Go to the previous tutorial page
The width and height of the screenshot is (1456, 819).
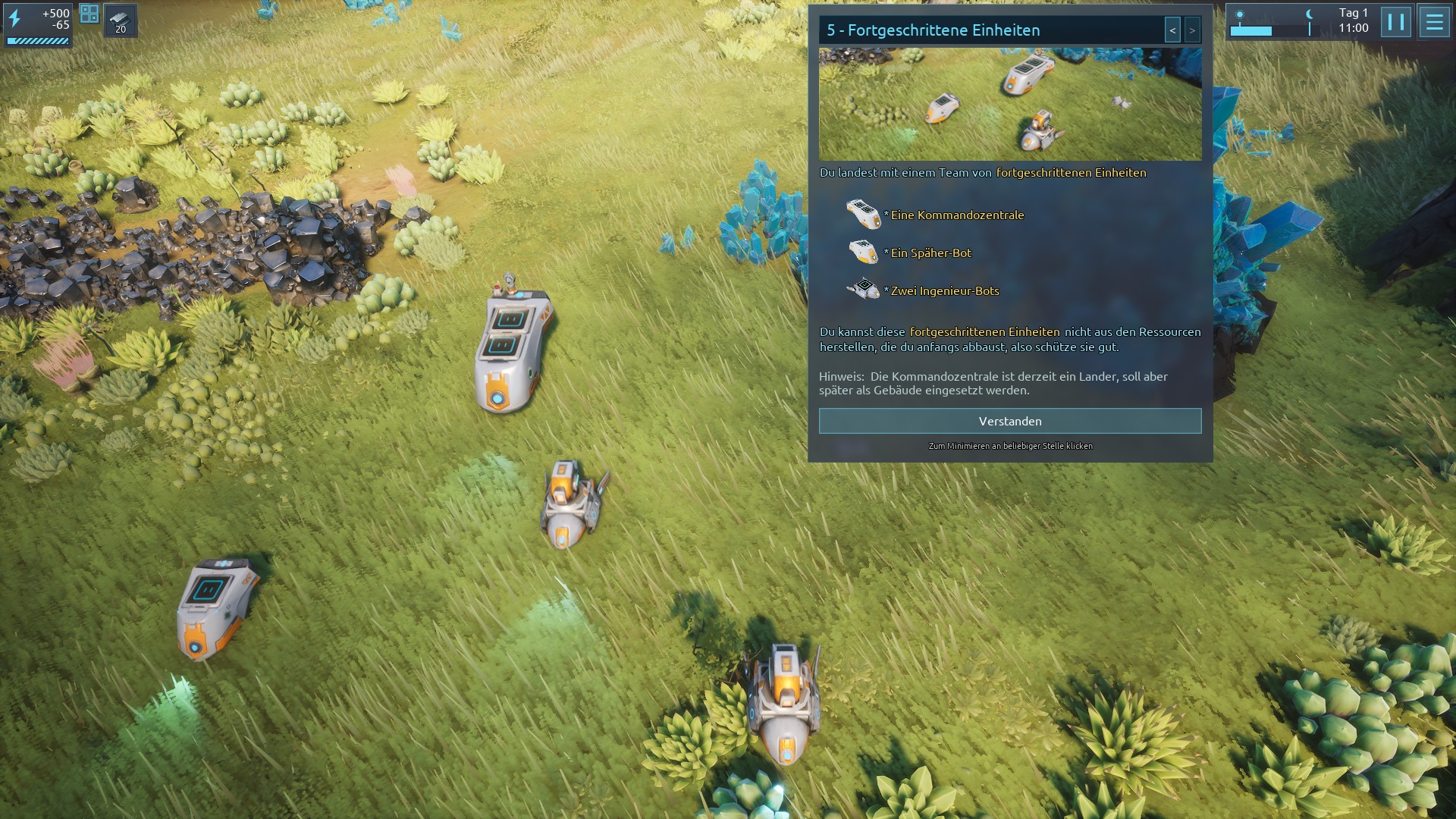pyautogui.click(x=1172, y=30)
